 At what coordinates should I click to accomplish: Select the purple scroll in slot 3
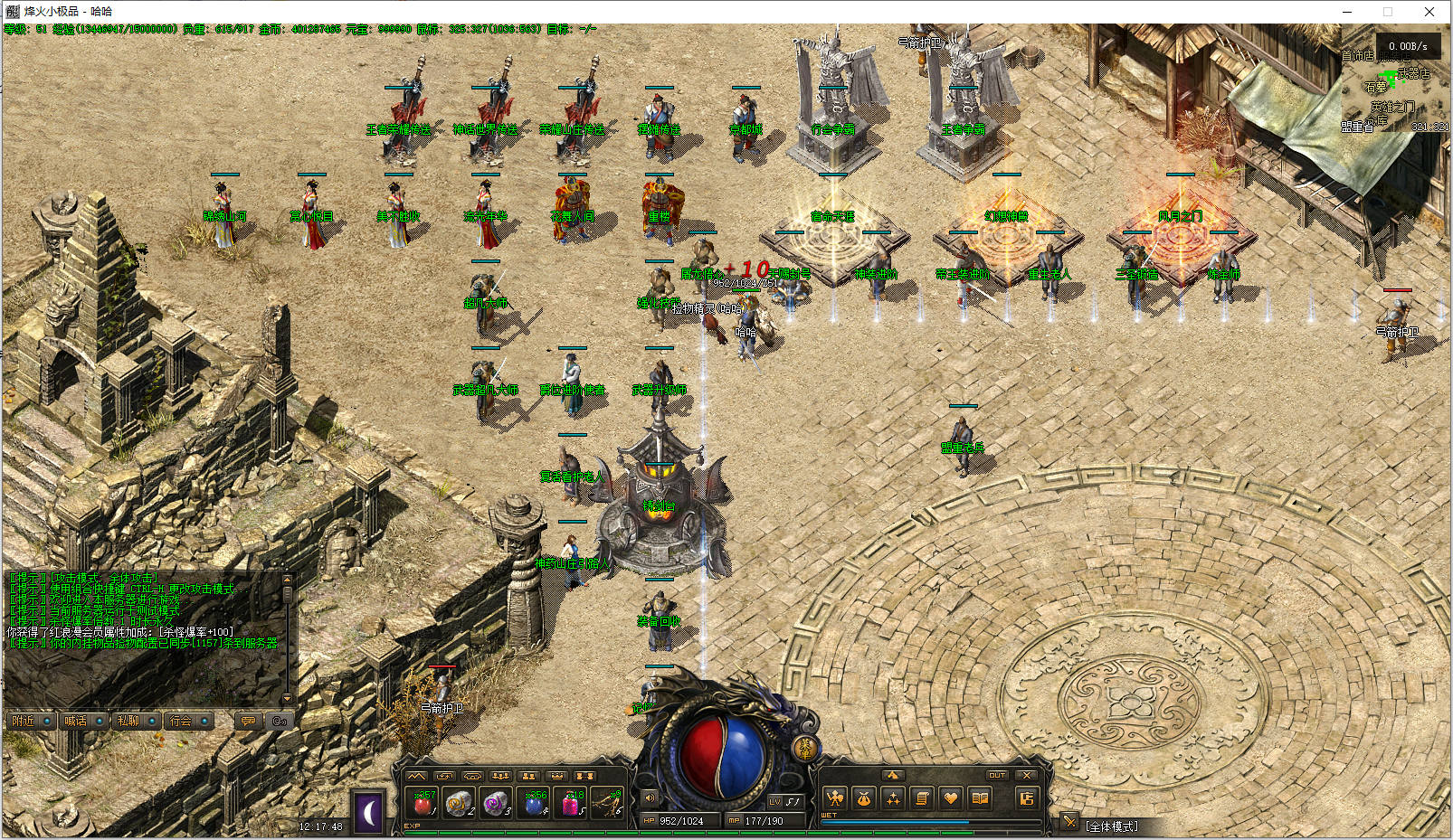click(497, 803)
